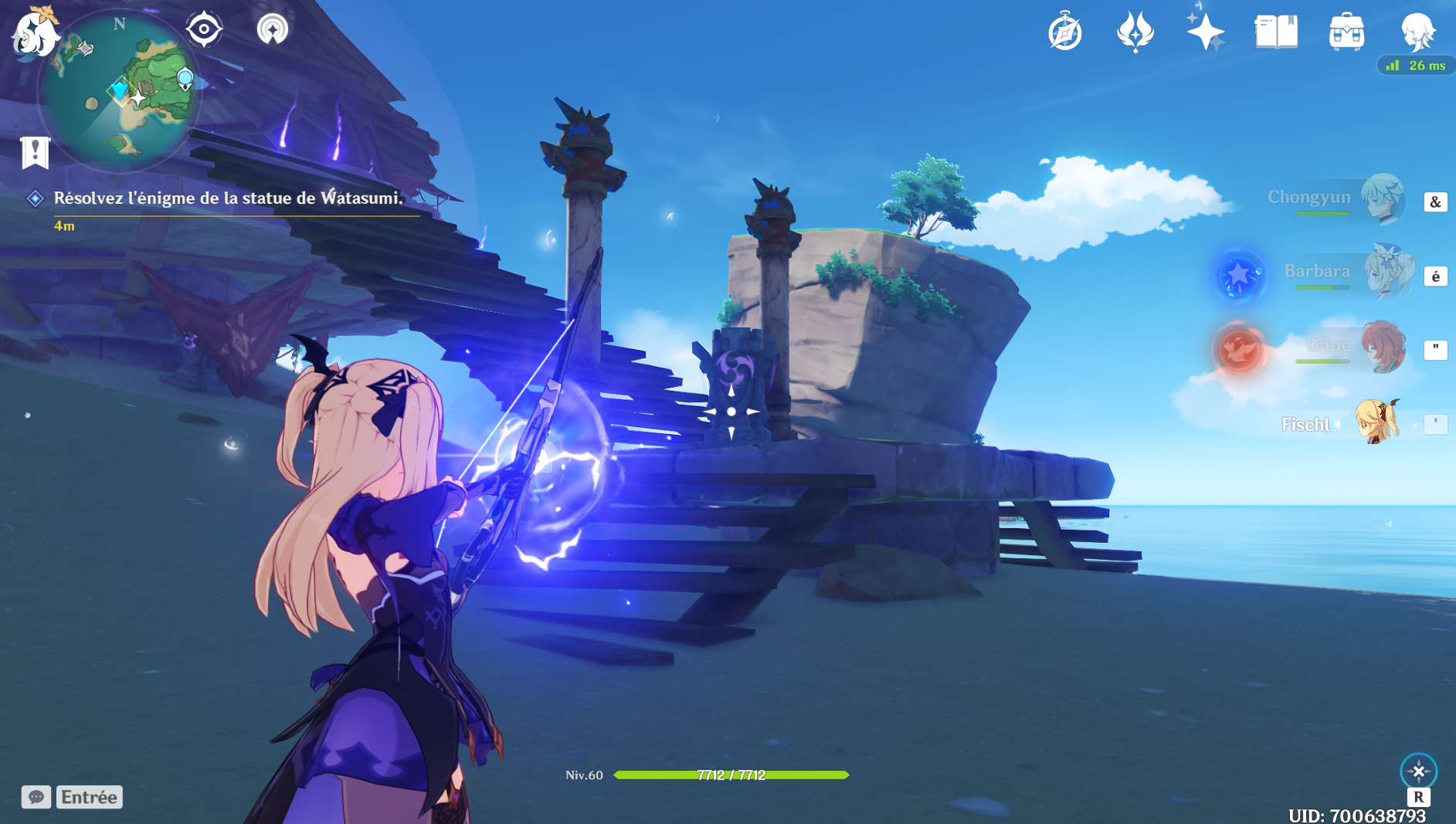
Task: Open the inventory backpack
Action: point(1346,32)
